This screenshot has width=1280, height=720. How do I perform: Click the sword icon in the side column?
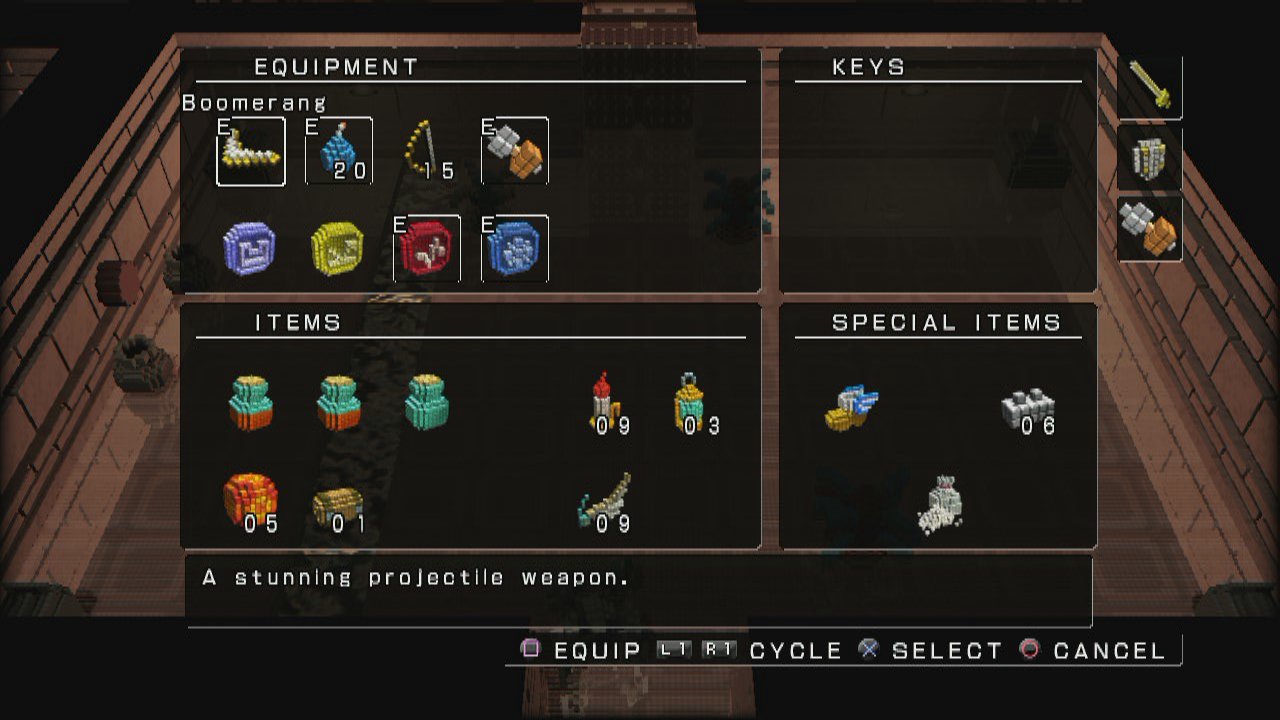[x=1150, y=86]
